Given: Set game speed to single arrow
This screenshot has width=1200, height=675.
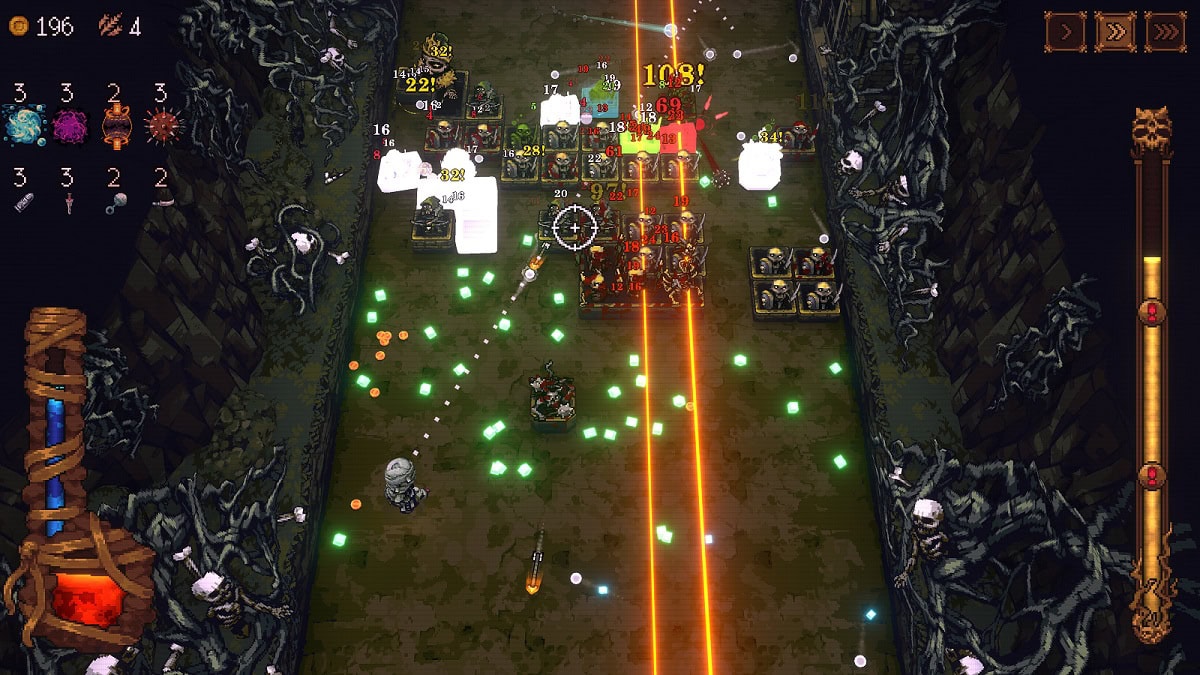Looking at the screenshot, I should click(1066, 32).
